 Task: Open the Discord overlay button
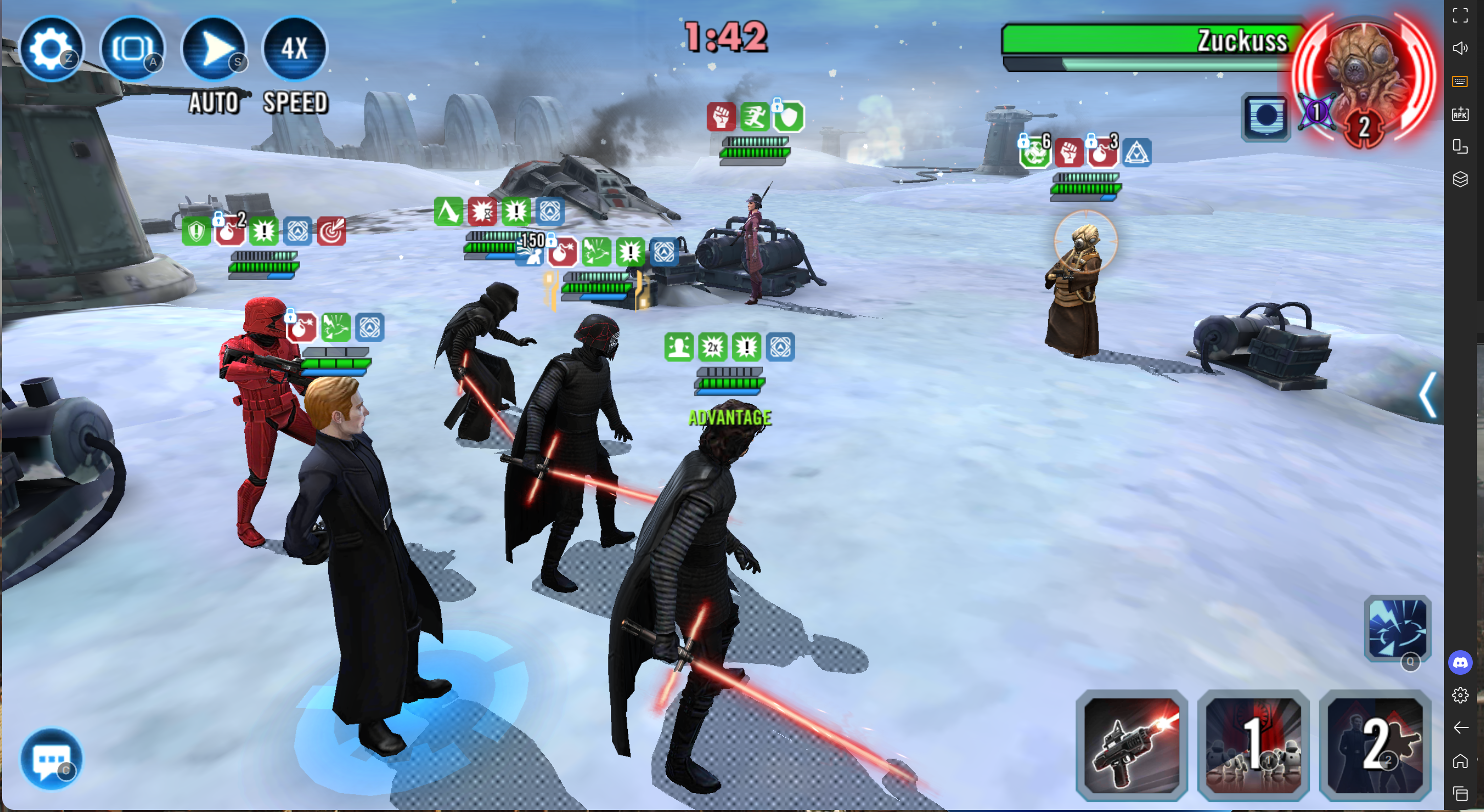[x=1460, y=663]
